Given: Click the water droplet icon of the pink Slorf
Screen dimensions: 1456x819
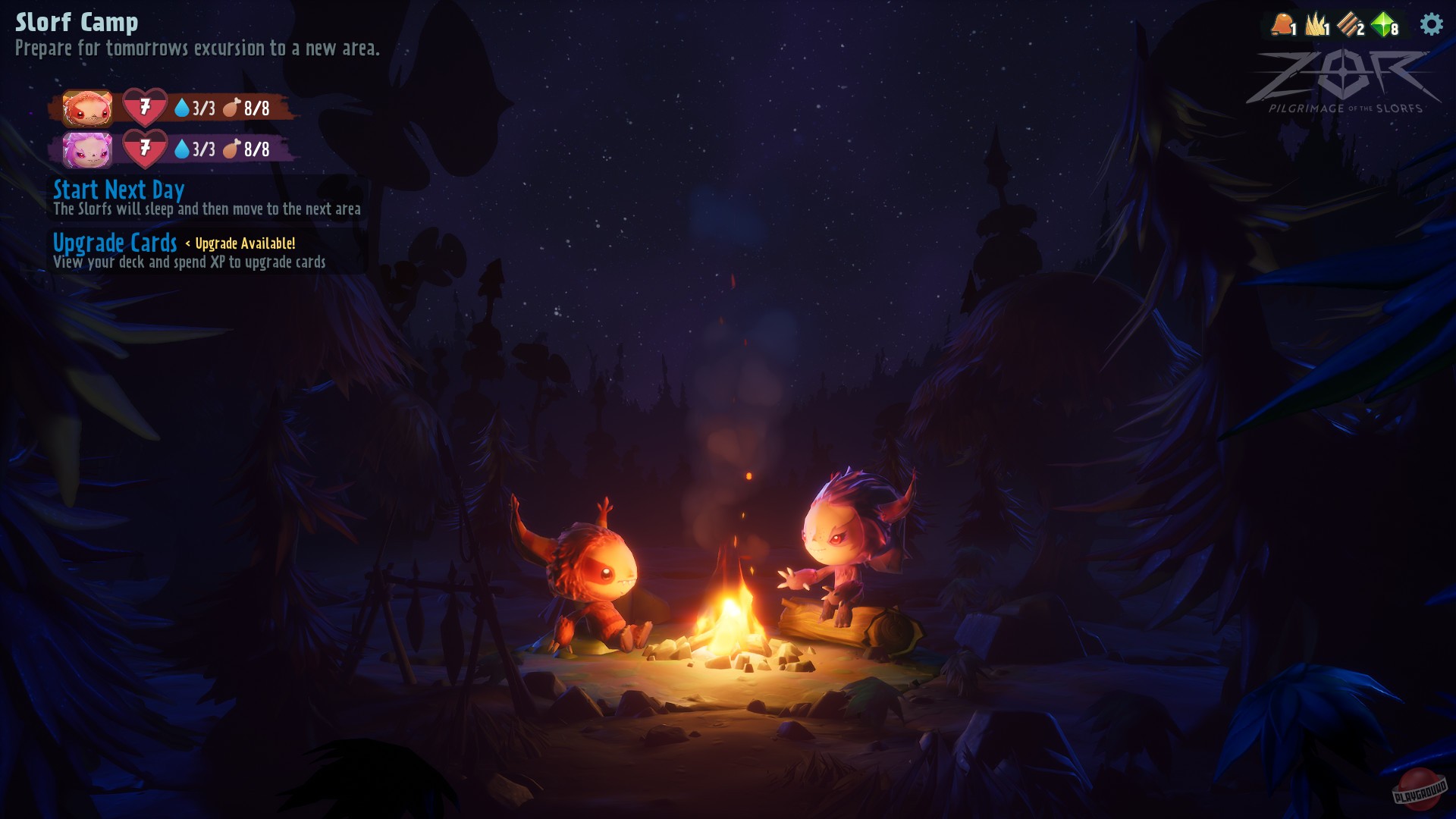Looking at the screenshot, I should [182, 150].
